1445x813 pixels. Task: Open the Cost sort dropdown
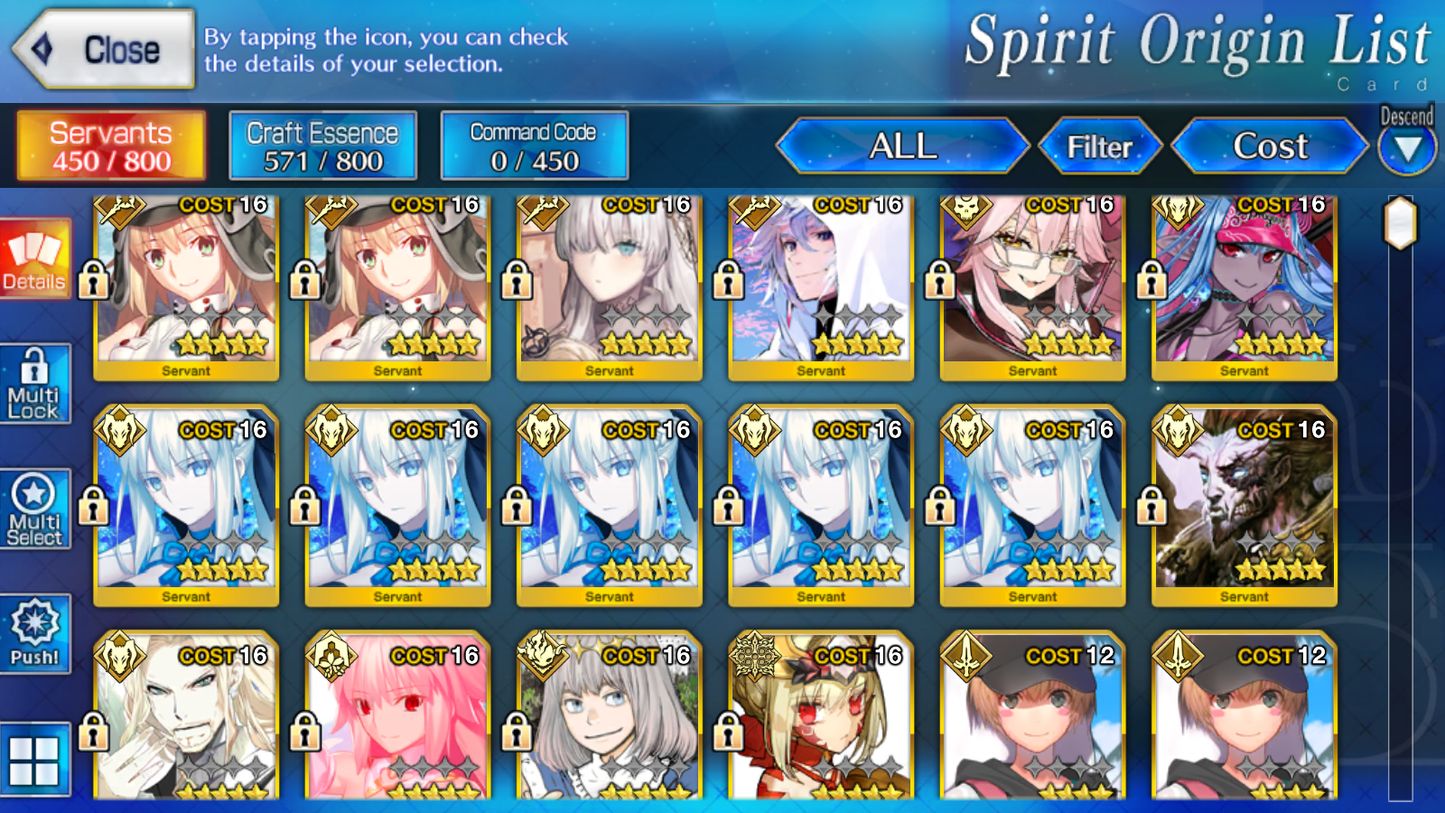(1269, 146)
